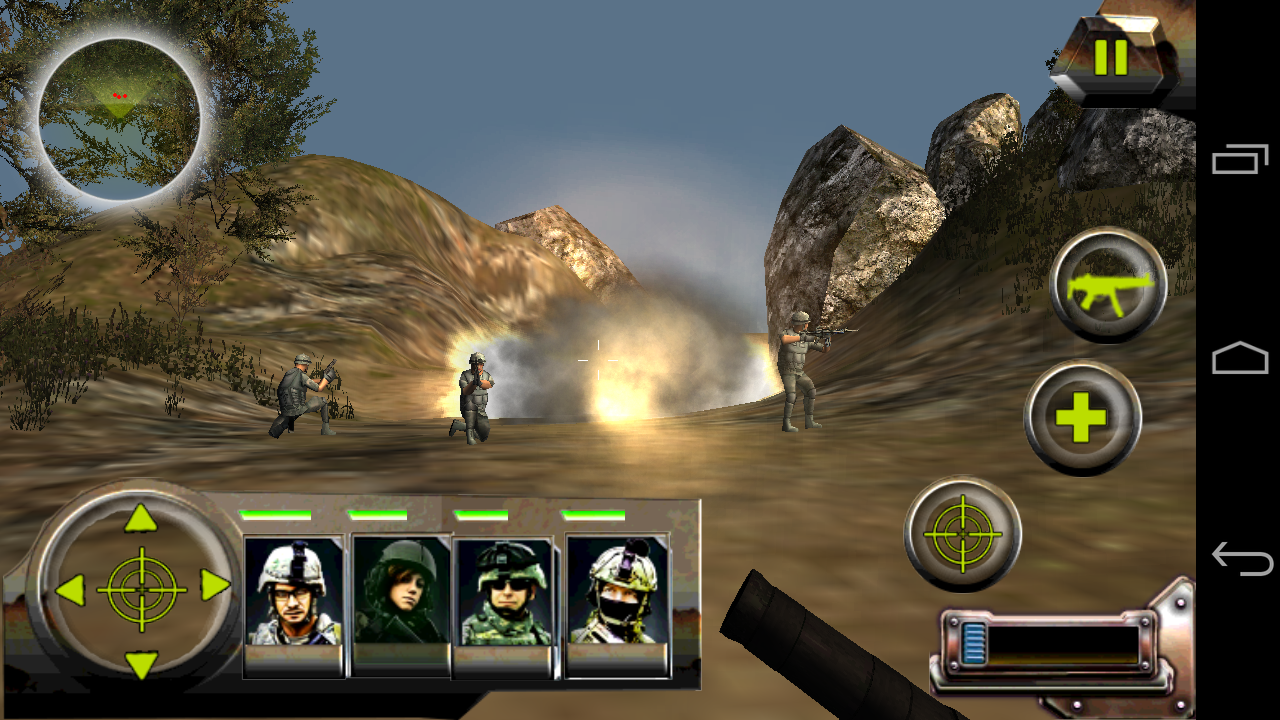Pause the game with the pause button

click(1111, 58)
